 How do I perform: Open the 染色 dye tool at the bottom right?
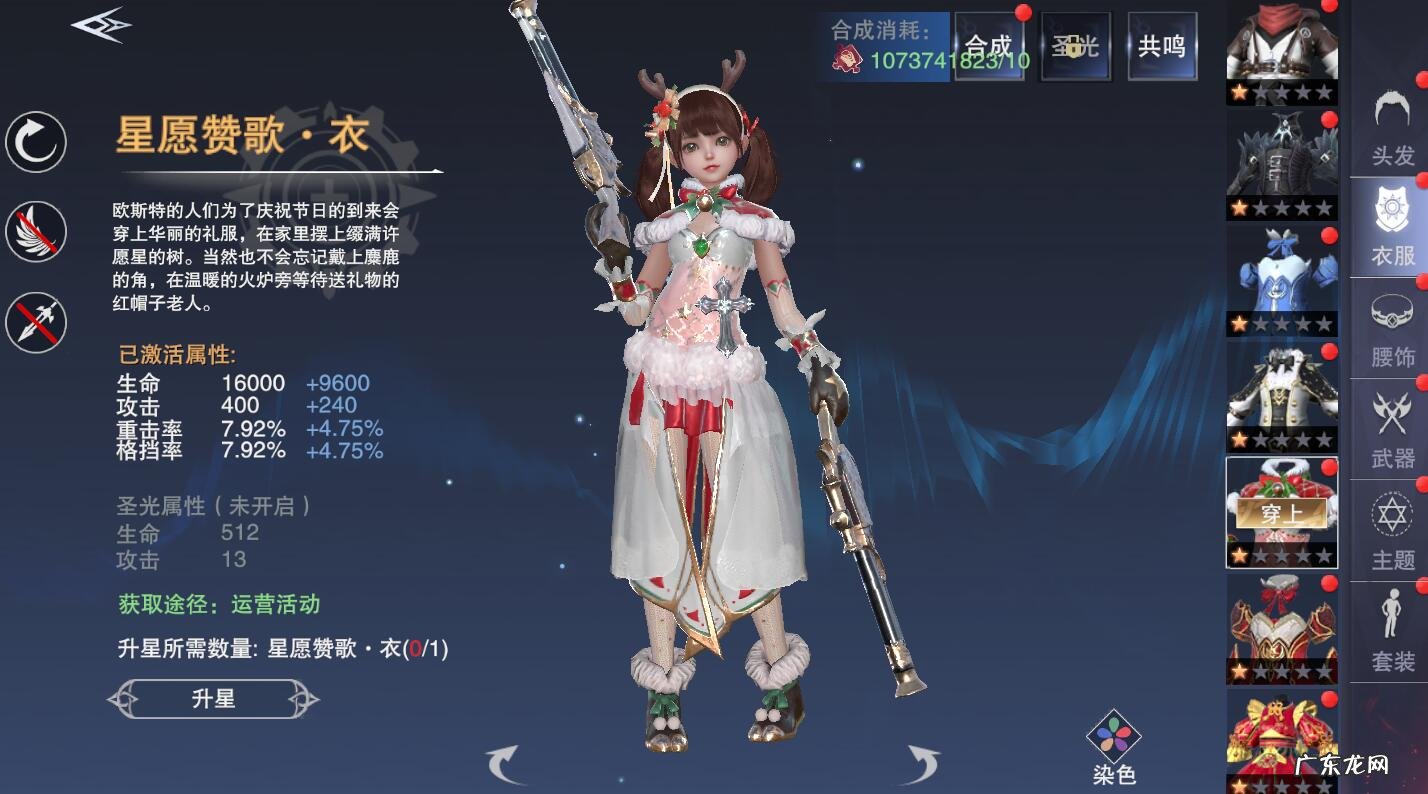click(1113, 733)
